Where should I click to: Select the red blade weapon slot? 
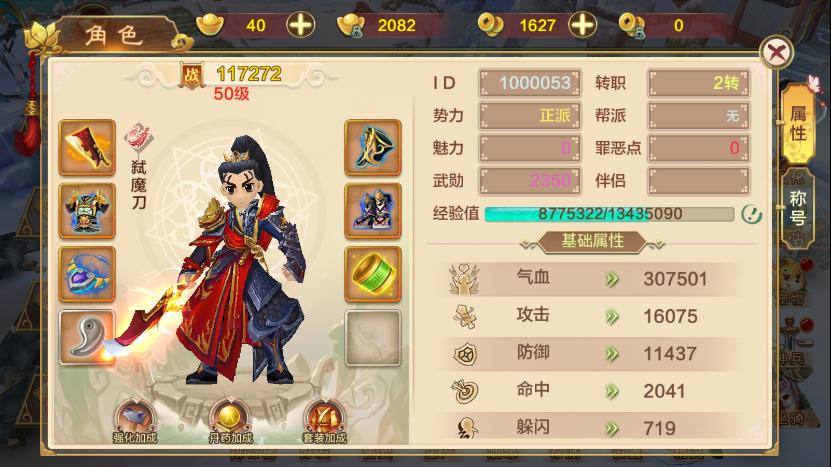click(87, 147)
